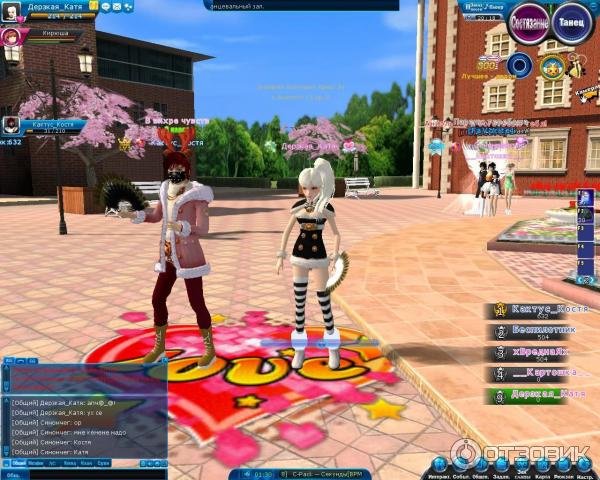600x480 pixels.
Task: Click the Кактус_Костя partner portrait
Action: 11,125
